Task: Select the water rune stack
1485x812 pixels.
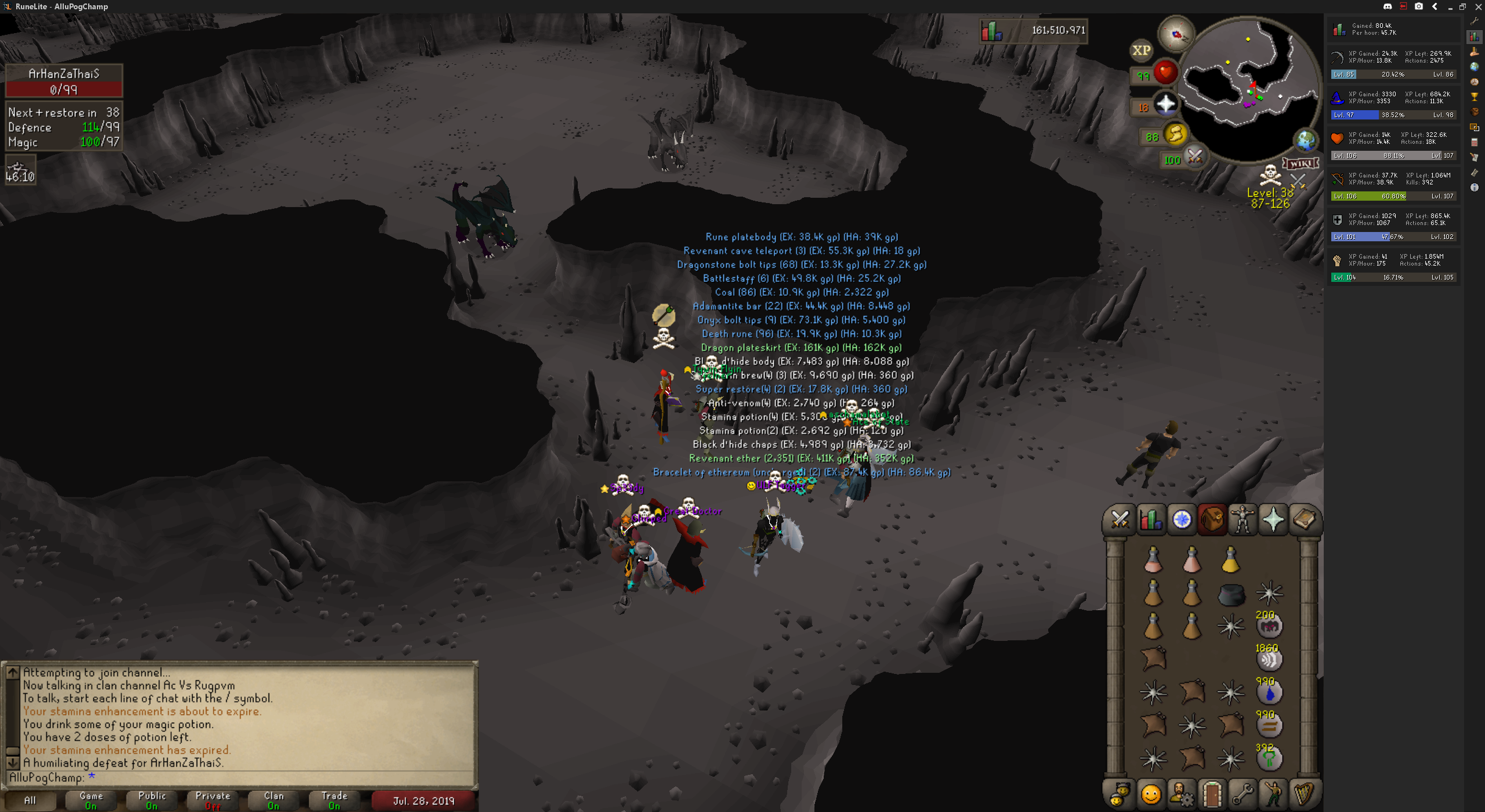Action: tap(1269, 693)
